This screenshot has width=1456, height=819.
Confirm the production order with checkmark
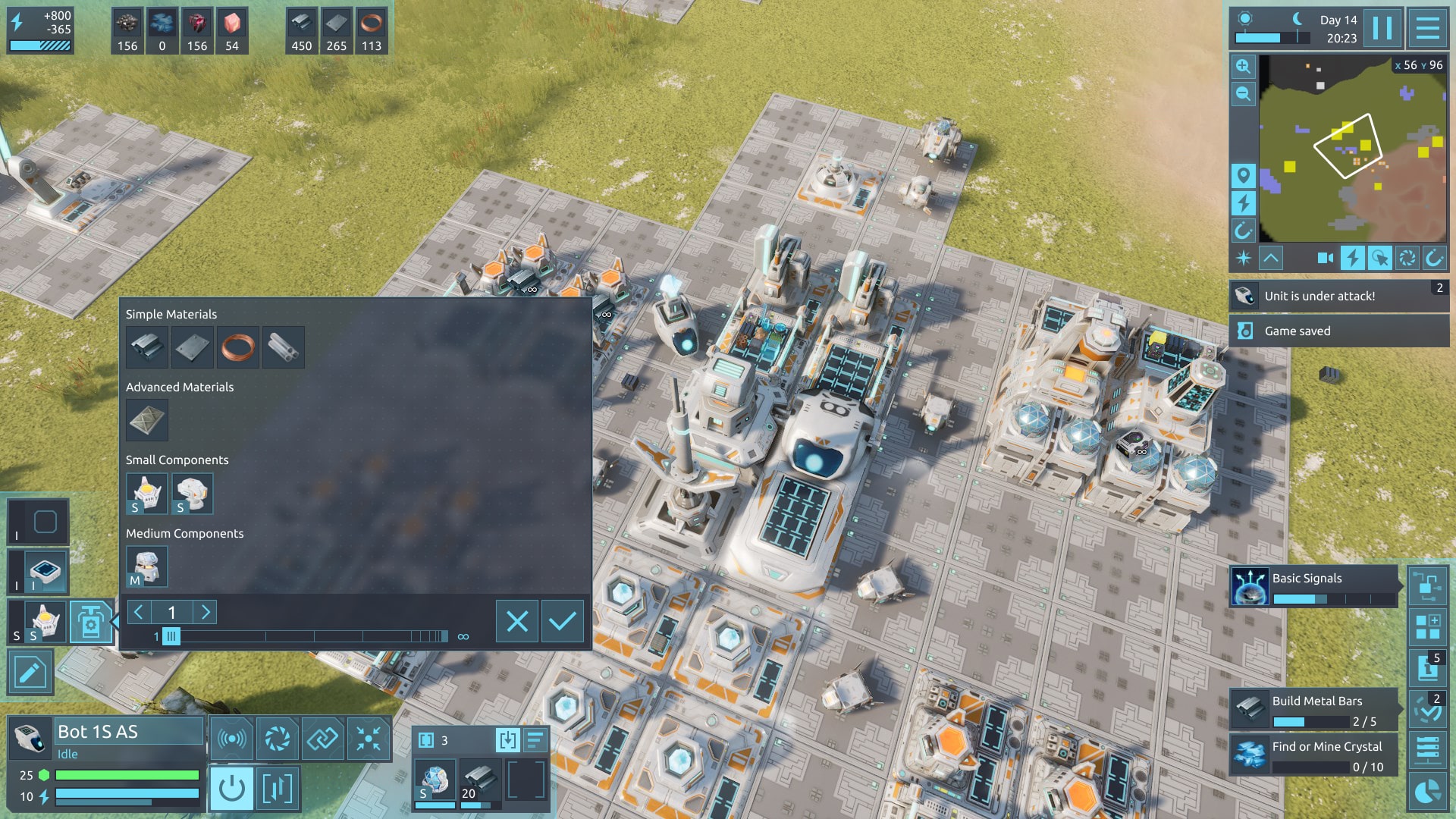tap(562, 622)
